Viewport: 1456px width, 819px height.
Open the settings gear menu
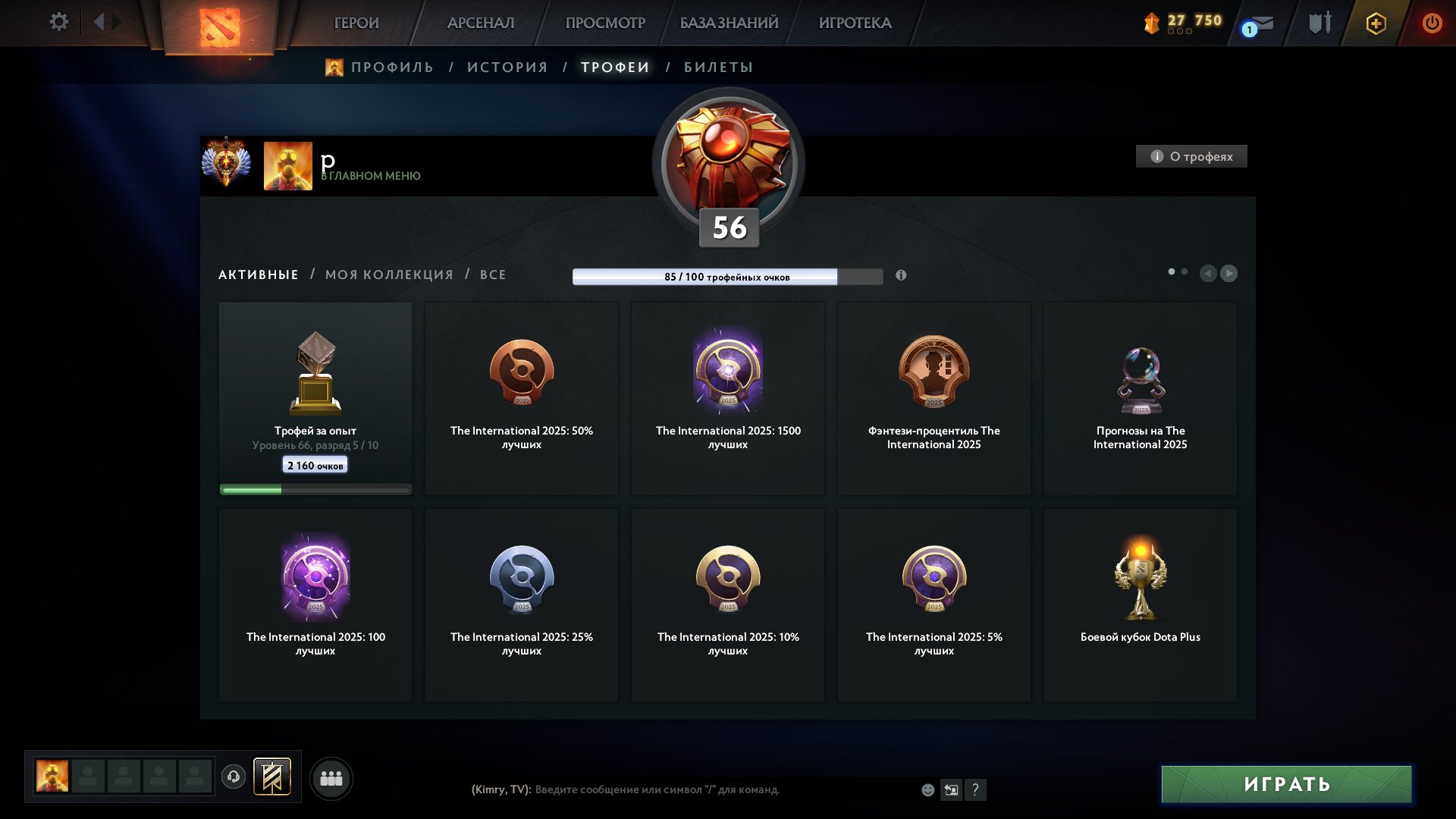click(x=58, y=22)
